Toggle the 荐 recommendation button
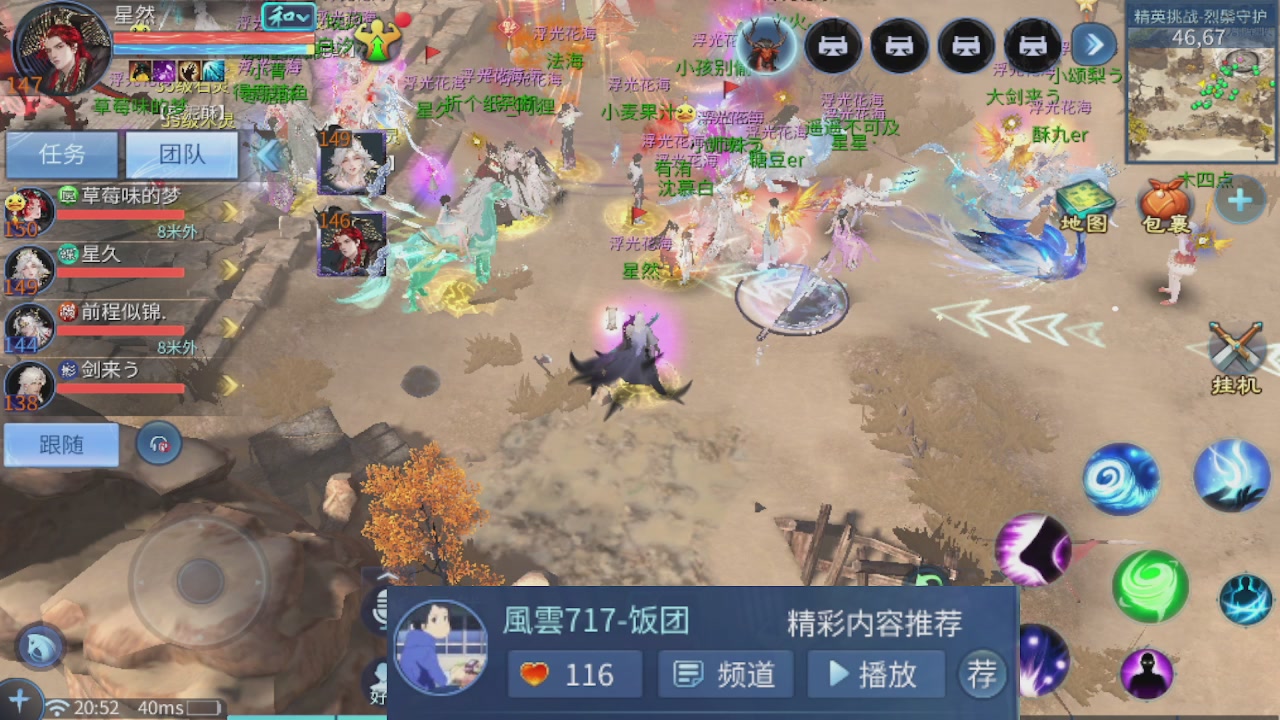 coord(981,674)
